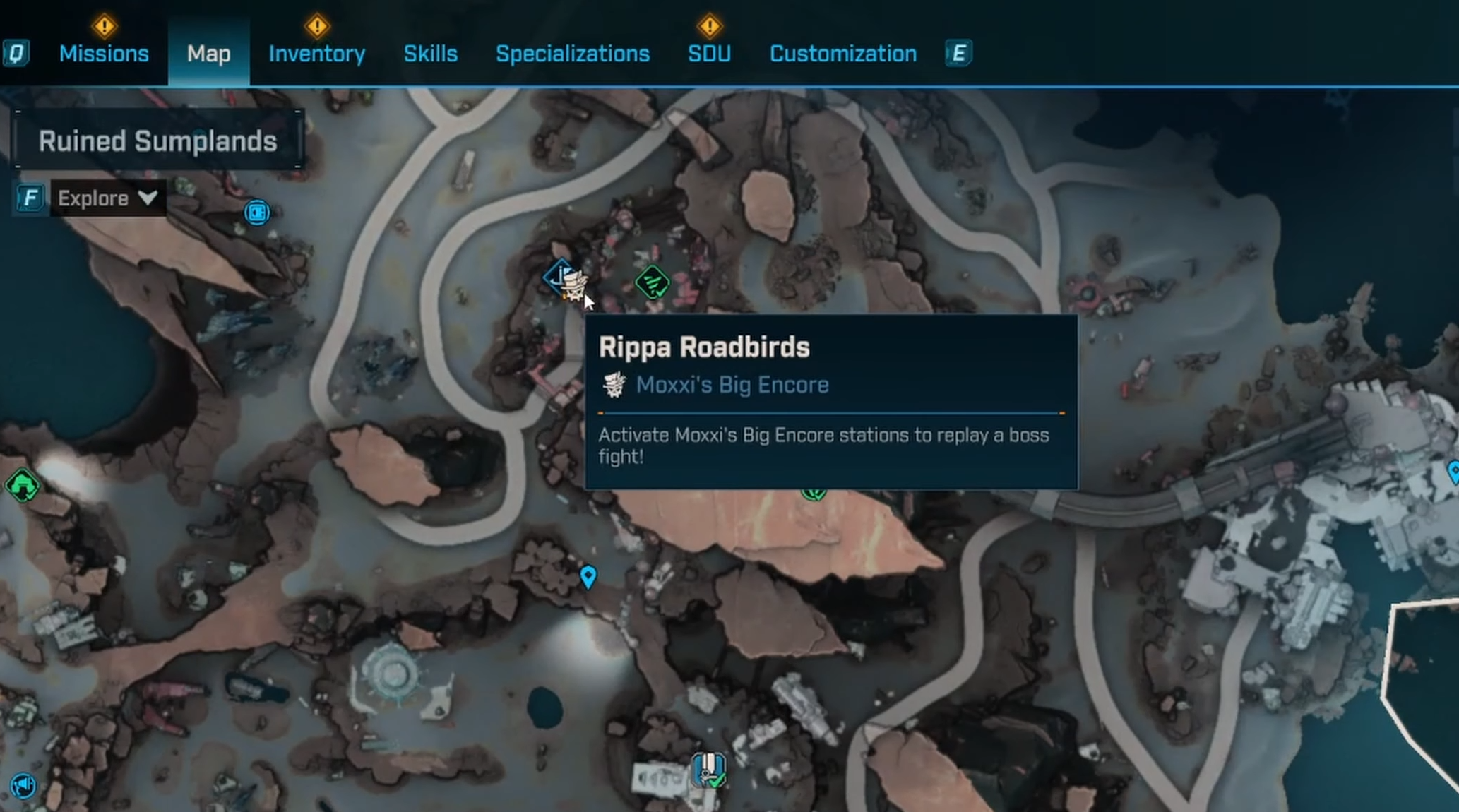Image resolution: width=1459 pixels, height=812 pixels.
Task: Expand the Explore filter dropdown
Action: (107, 198)
